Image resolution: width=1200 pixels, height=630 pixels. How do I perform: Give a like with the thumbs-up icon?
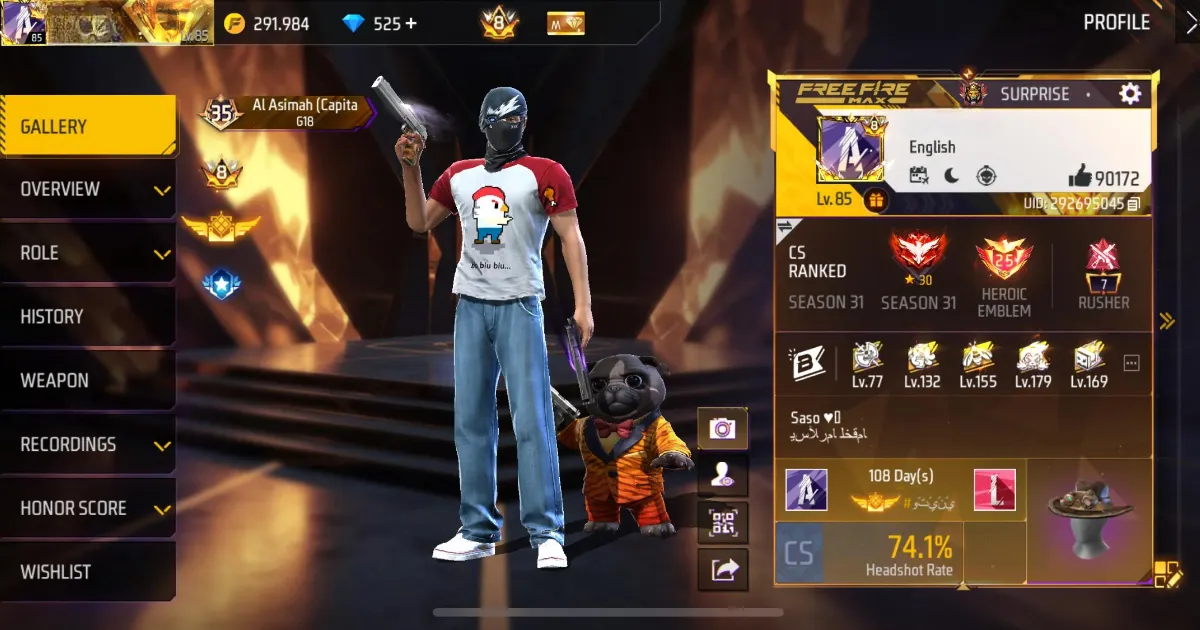click(x=1080, y=178)
